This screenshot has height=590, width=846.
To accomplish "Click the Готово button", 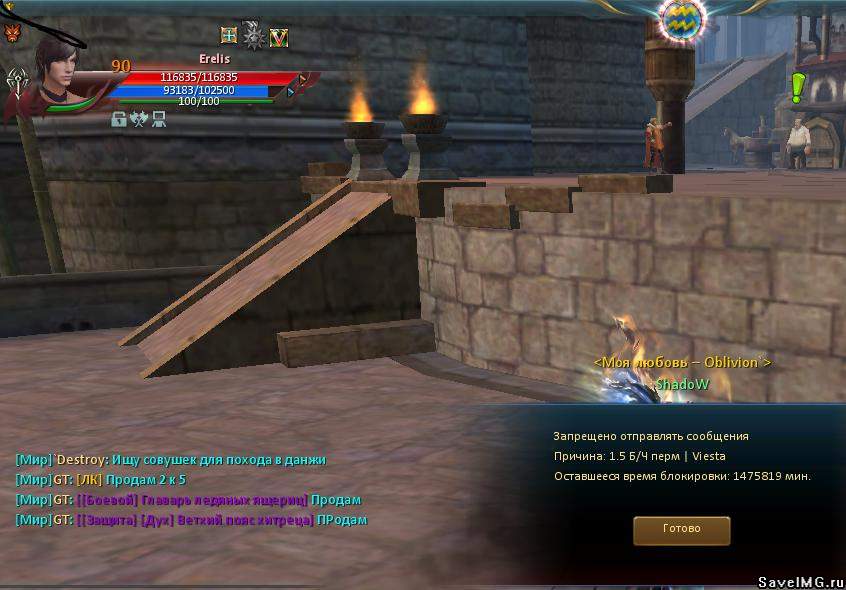I will (x=681, y=529).
